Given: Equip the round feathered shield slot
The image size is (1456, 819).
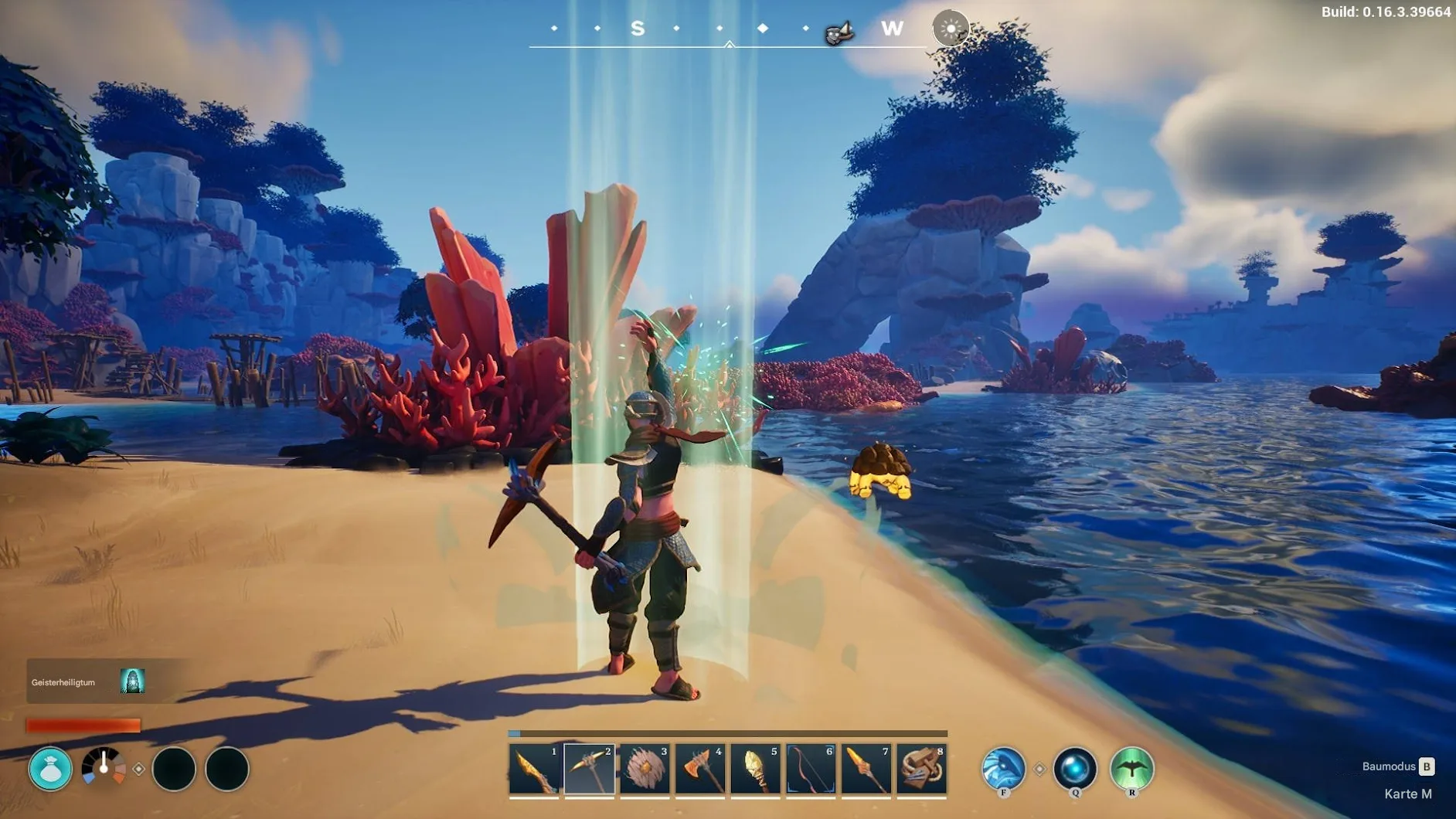Looking at the screenshot, I should point(645,770).
